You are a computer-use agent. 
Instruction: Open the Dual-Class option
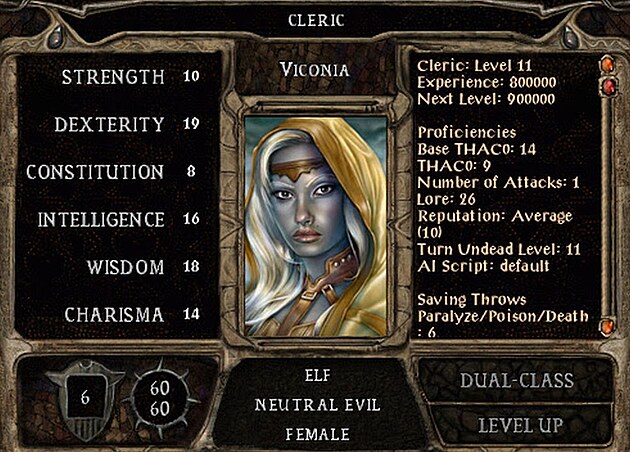[x=516, y=381]
